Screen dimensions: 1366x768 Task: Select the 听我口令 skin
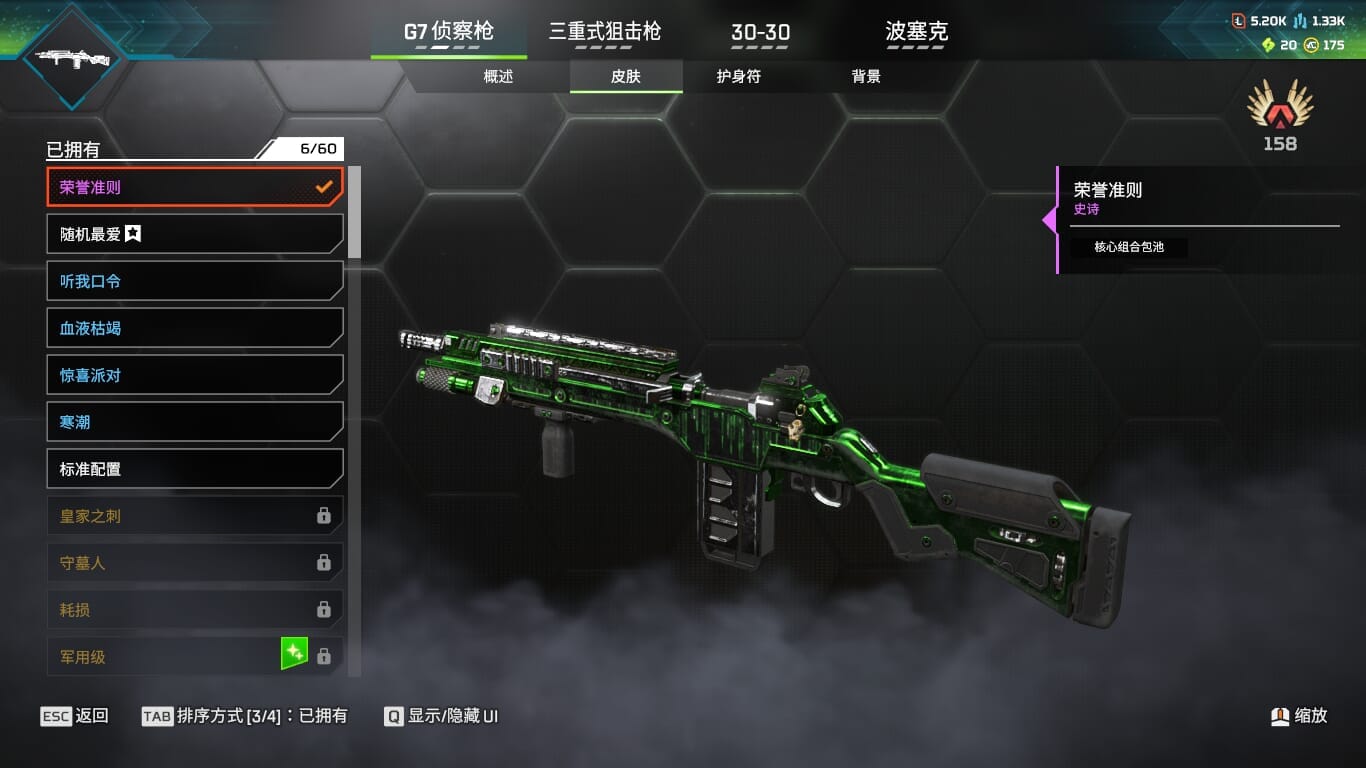point(195,281)
